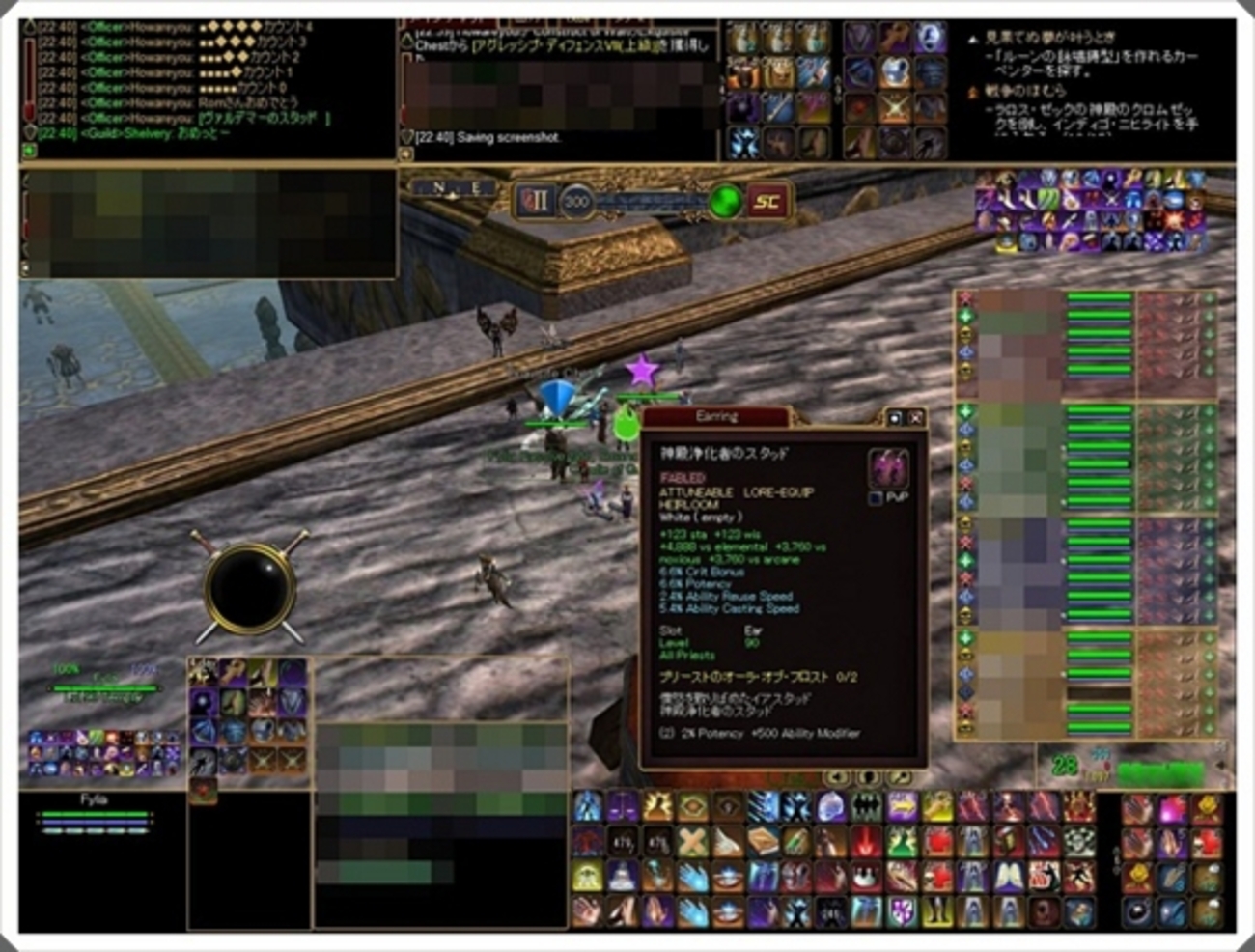Trigger the yellow arrow on purple ability

903,806
